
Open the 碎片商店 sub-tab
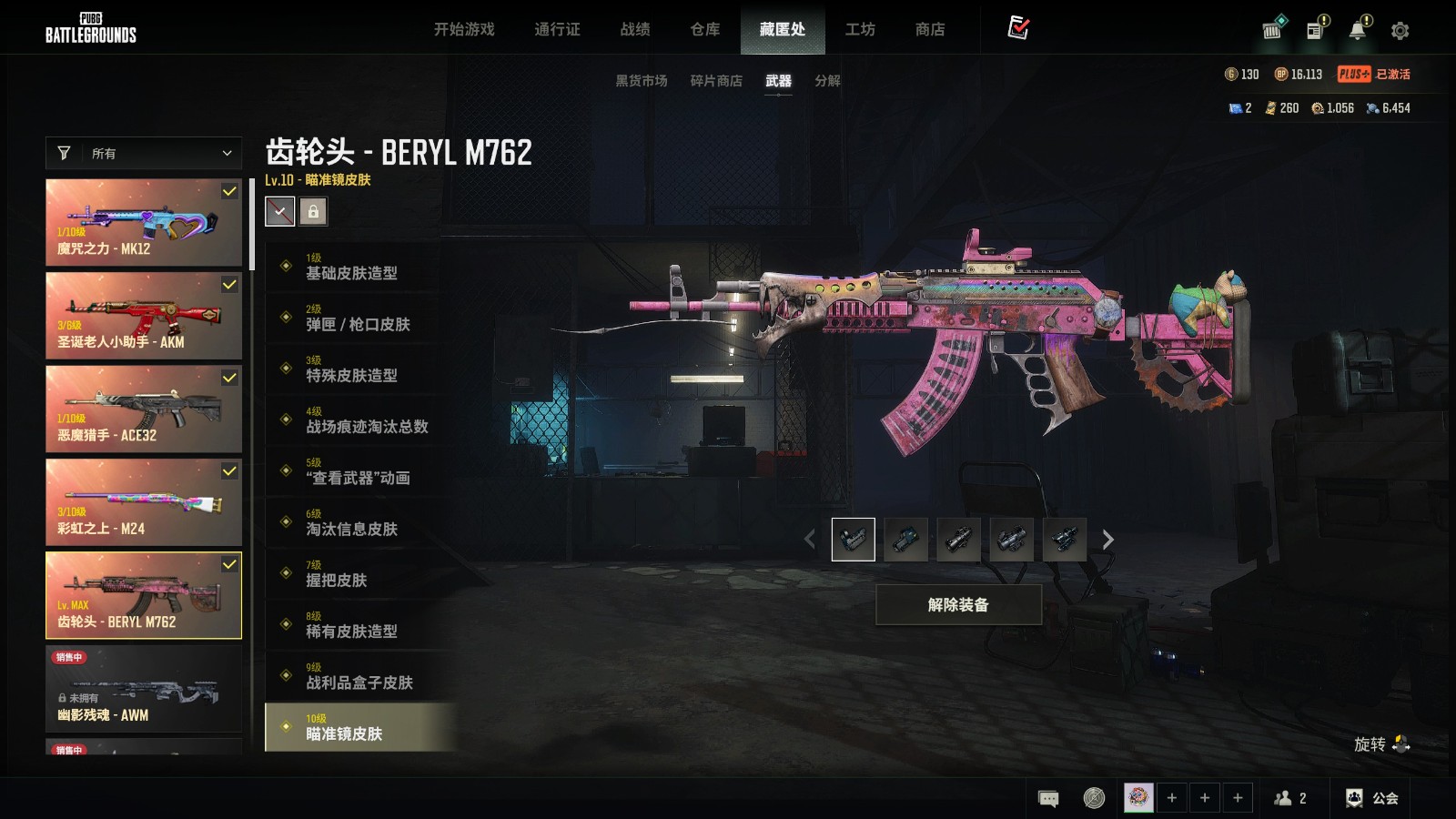point(716,80)
